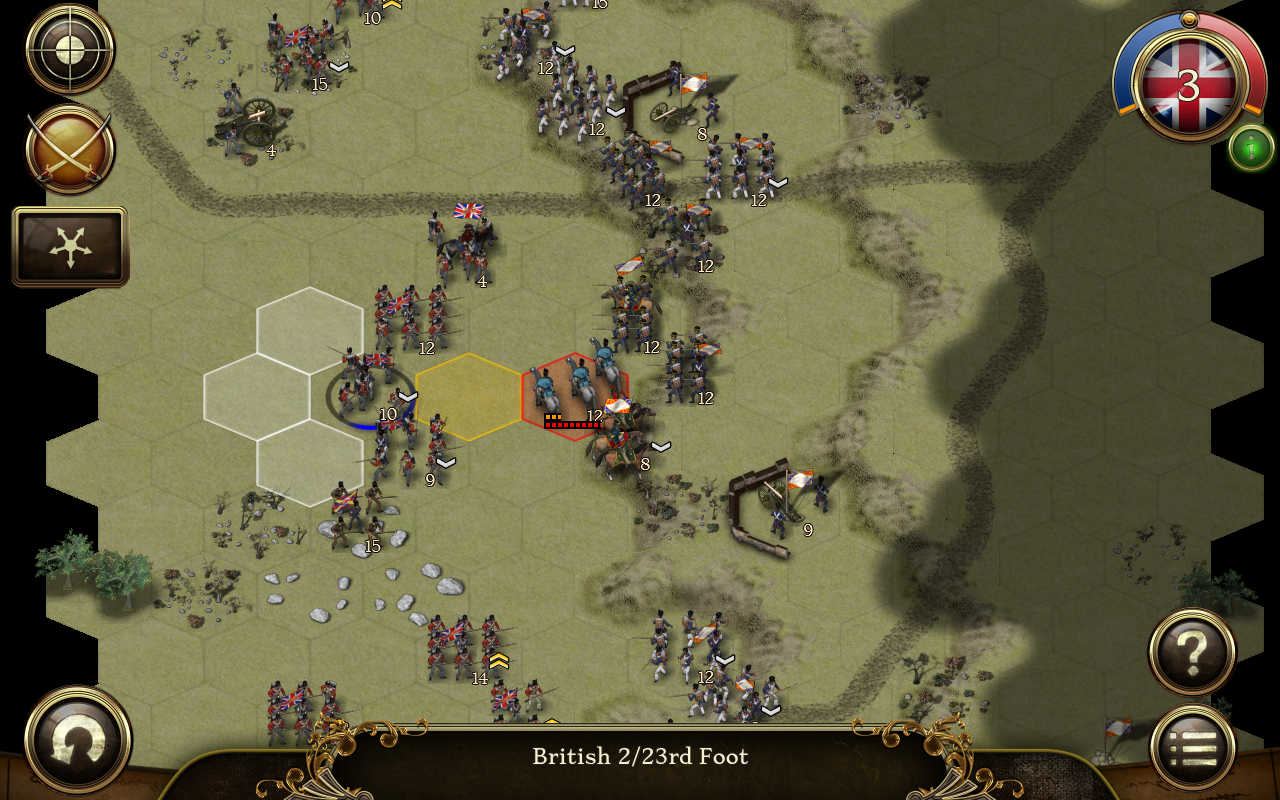Click the gold double chevron on unit 14
The height and width of the screenshot is (800, 1280).
click(498, 660)
